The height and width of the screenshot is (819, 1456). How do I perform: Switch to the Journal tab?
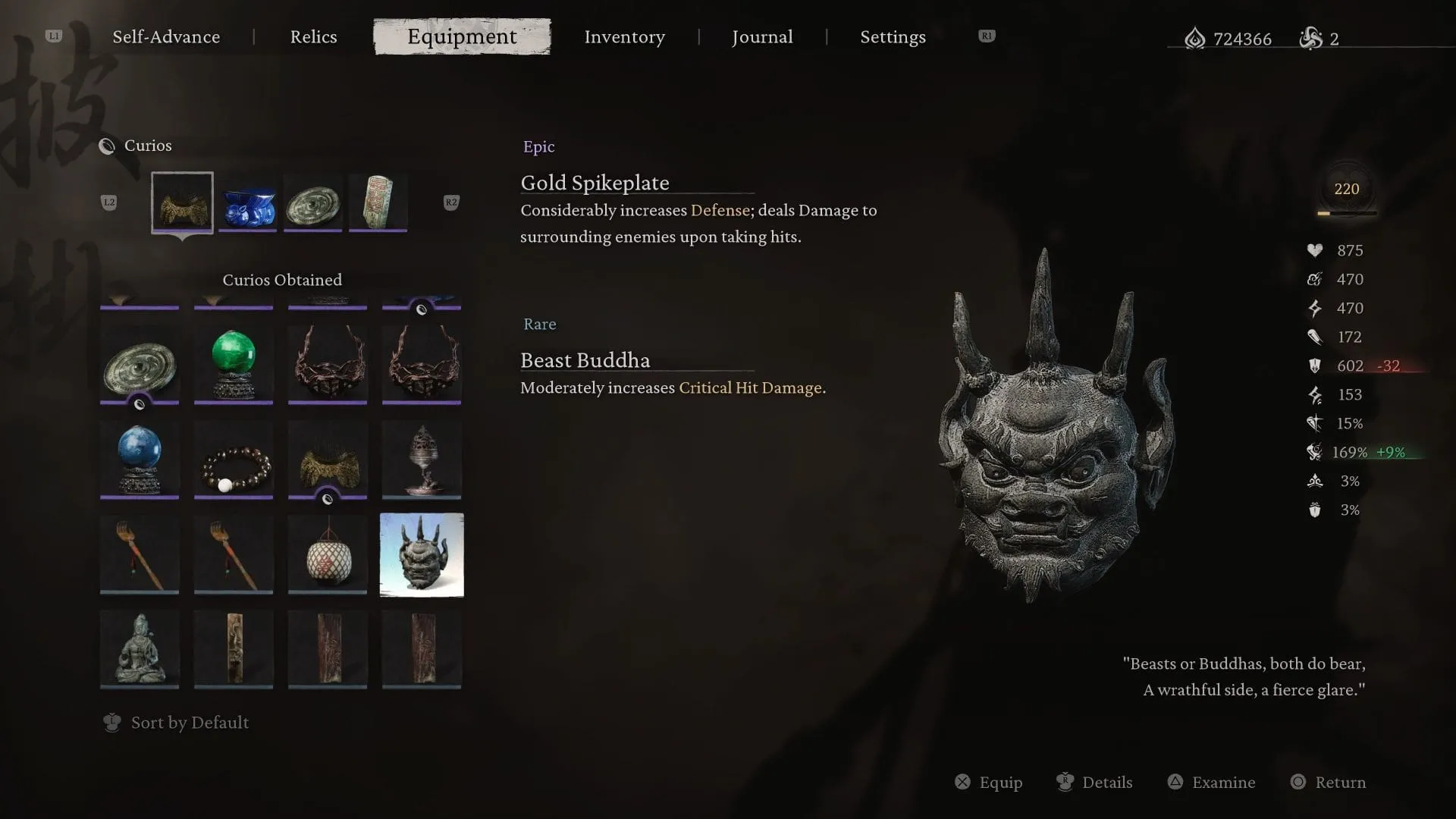(x=762, y=36)
